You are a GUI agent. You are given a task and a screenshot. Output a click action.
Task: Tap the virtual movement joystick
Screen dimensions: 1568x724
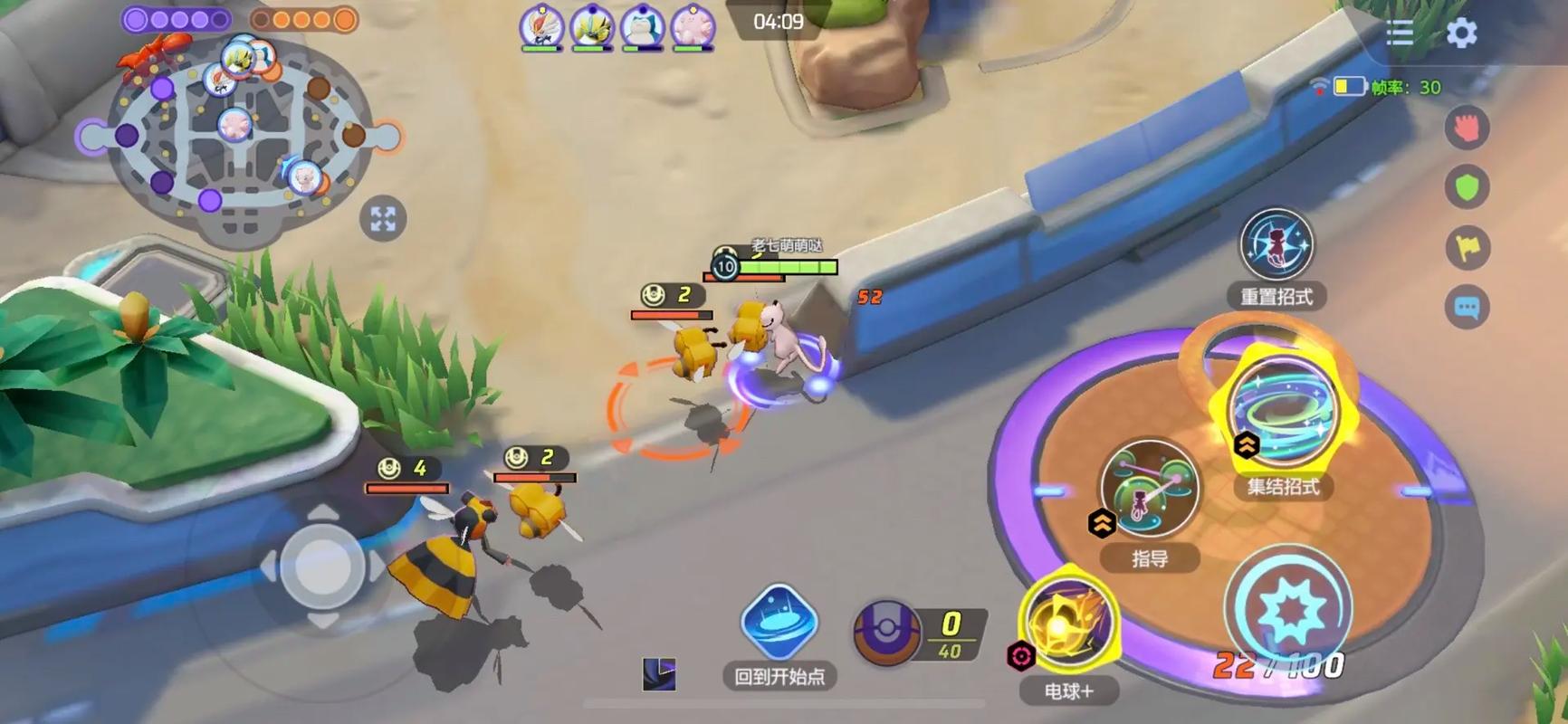pyautogui.click(x=321, y=567)
